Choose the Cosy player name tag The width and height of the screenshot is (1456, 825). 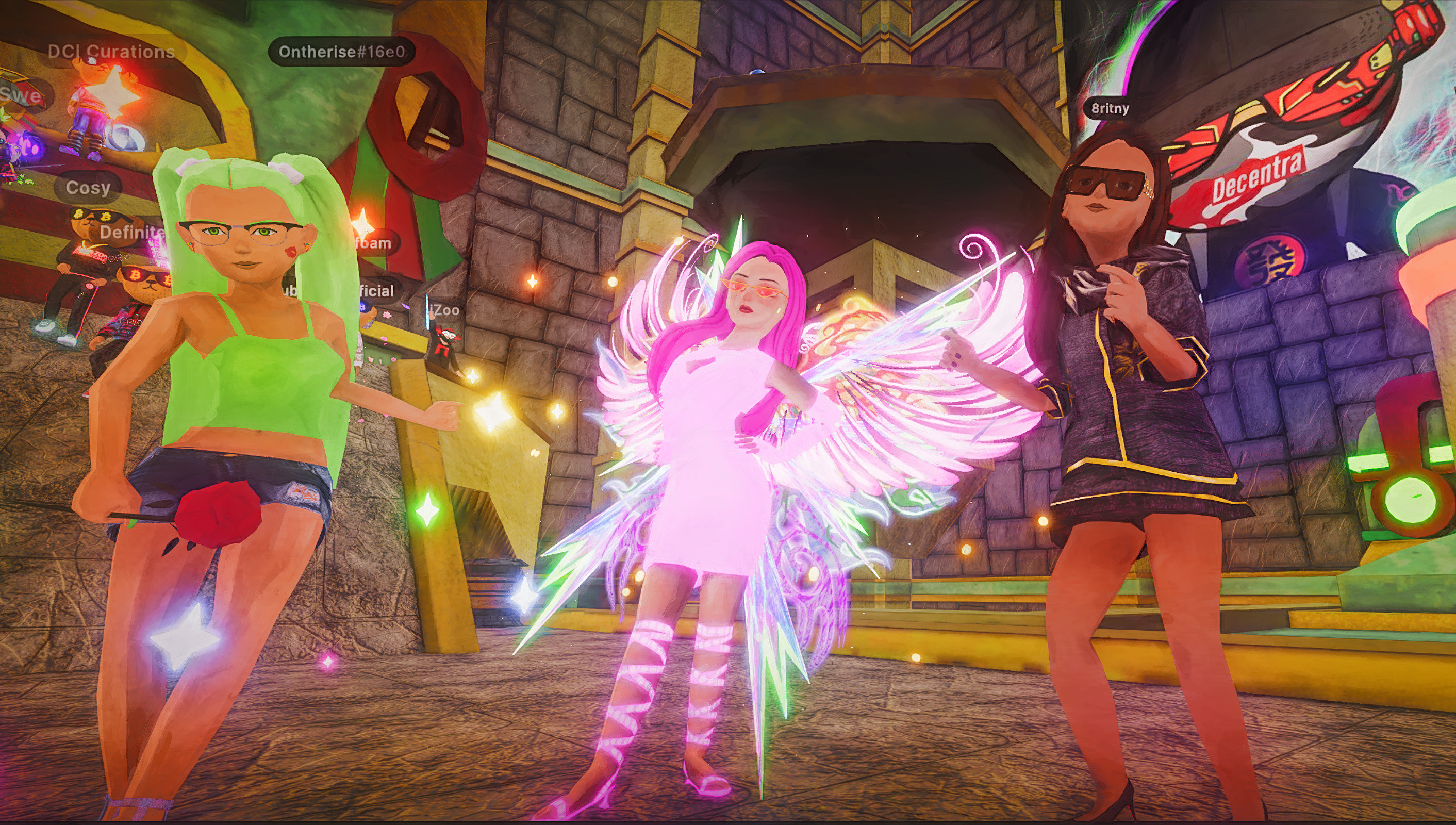[88, 188]
